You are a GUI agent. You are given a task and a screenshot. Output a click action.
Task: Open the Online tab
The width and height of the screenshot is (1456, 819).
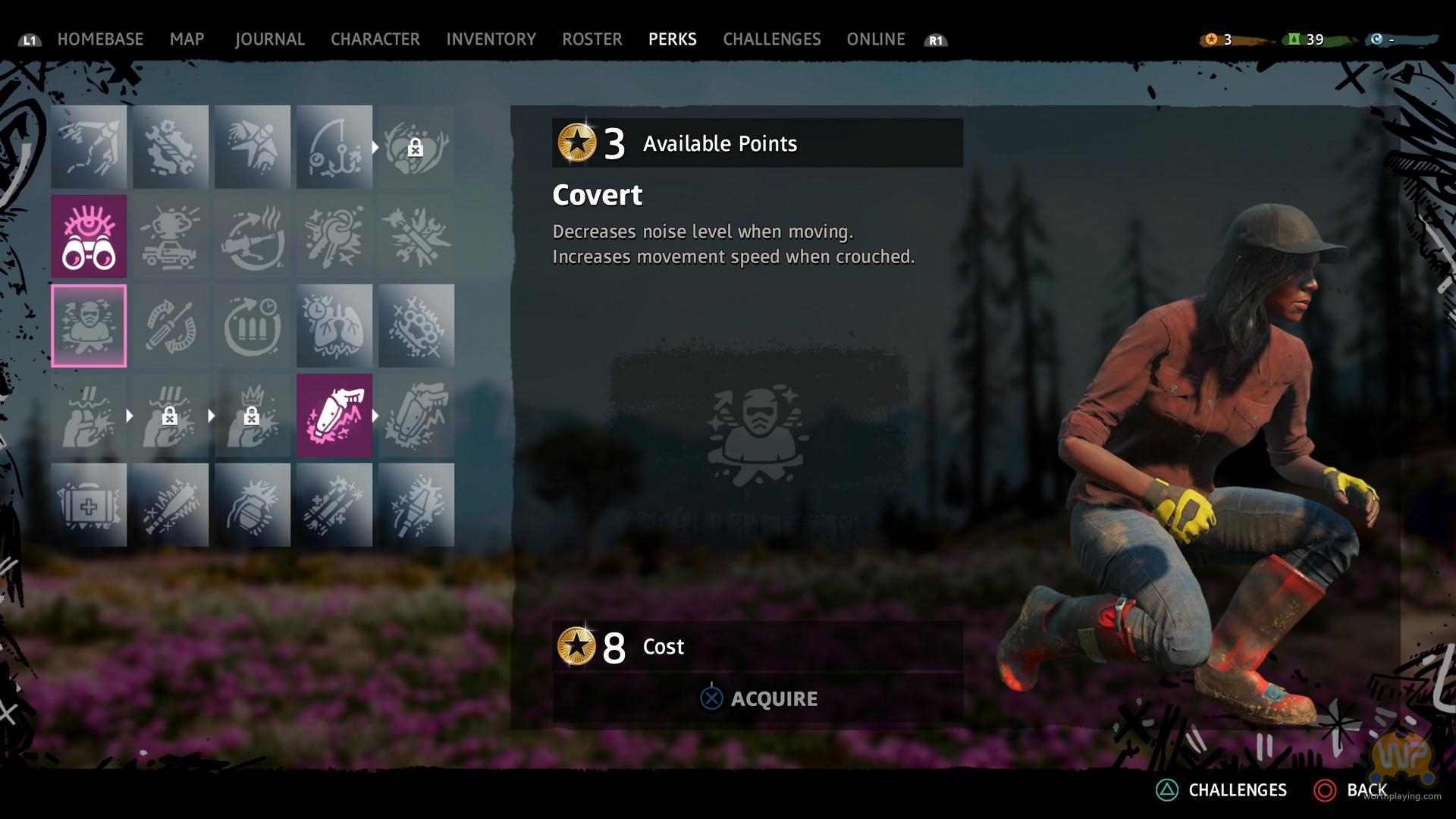(875, 39)
